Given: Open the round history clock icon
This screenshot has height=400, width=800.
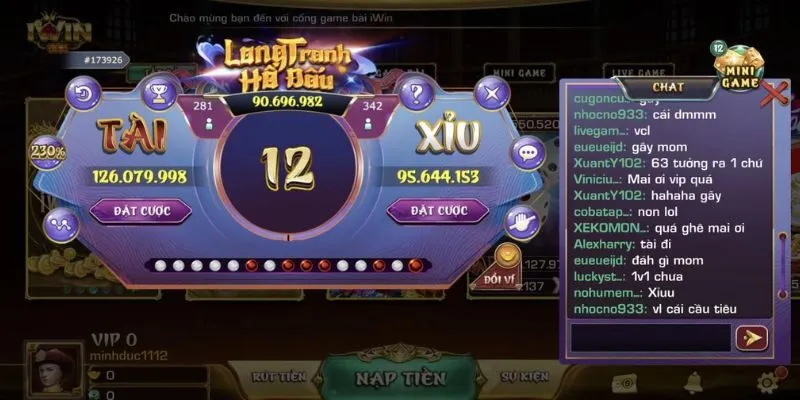Looking at the screenshot, I should click(x=84, y=96).
